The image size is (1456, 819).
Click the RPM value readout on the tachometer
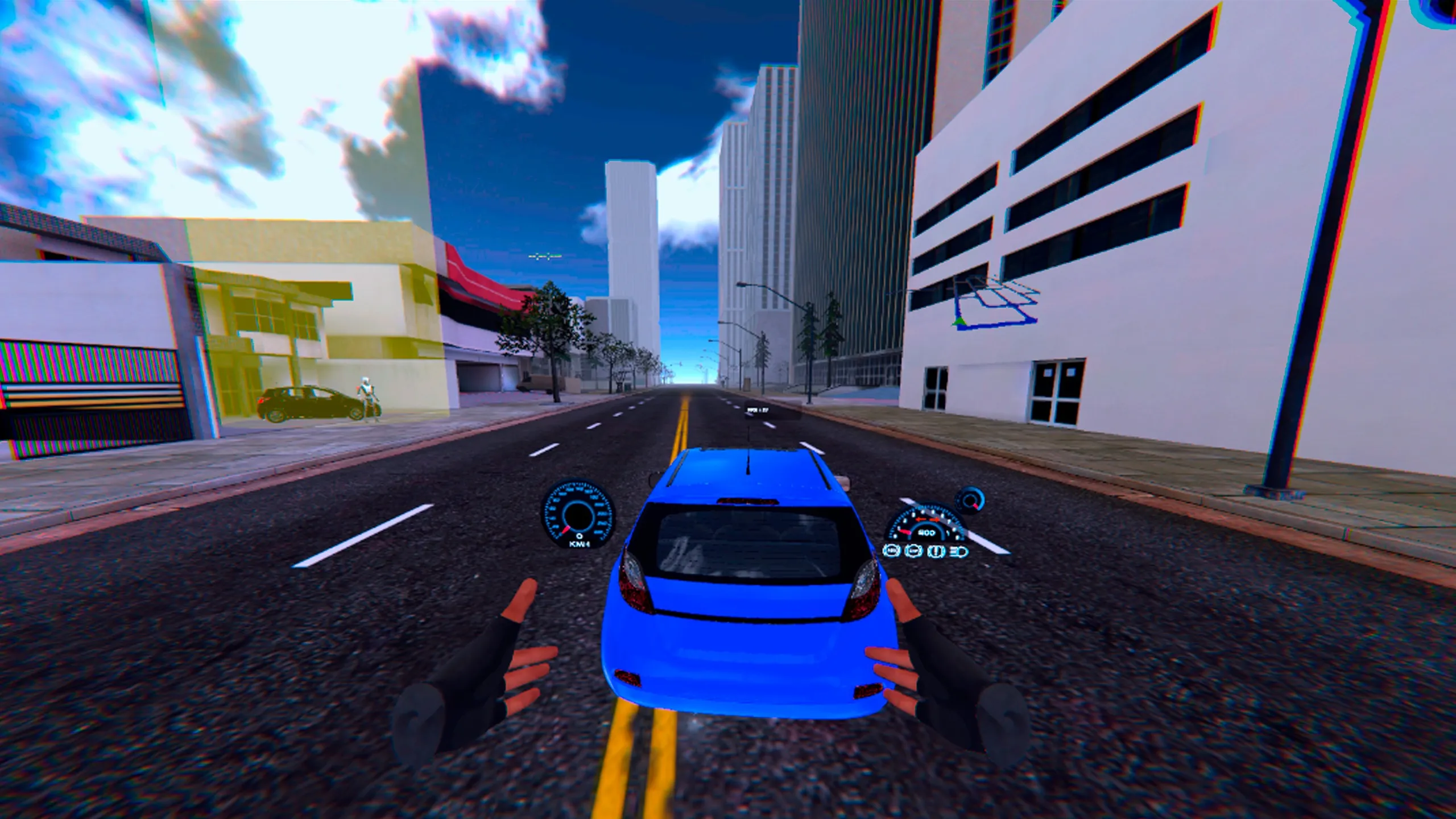click(x=926, y=533)
